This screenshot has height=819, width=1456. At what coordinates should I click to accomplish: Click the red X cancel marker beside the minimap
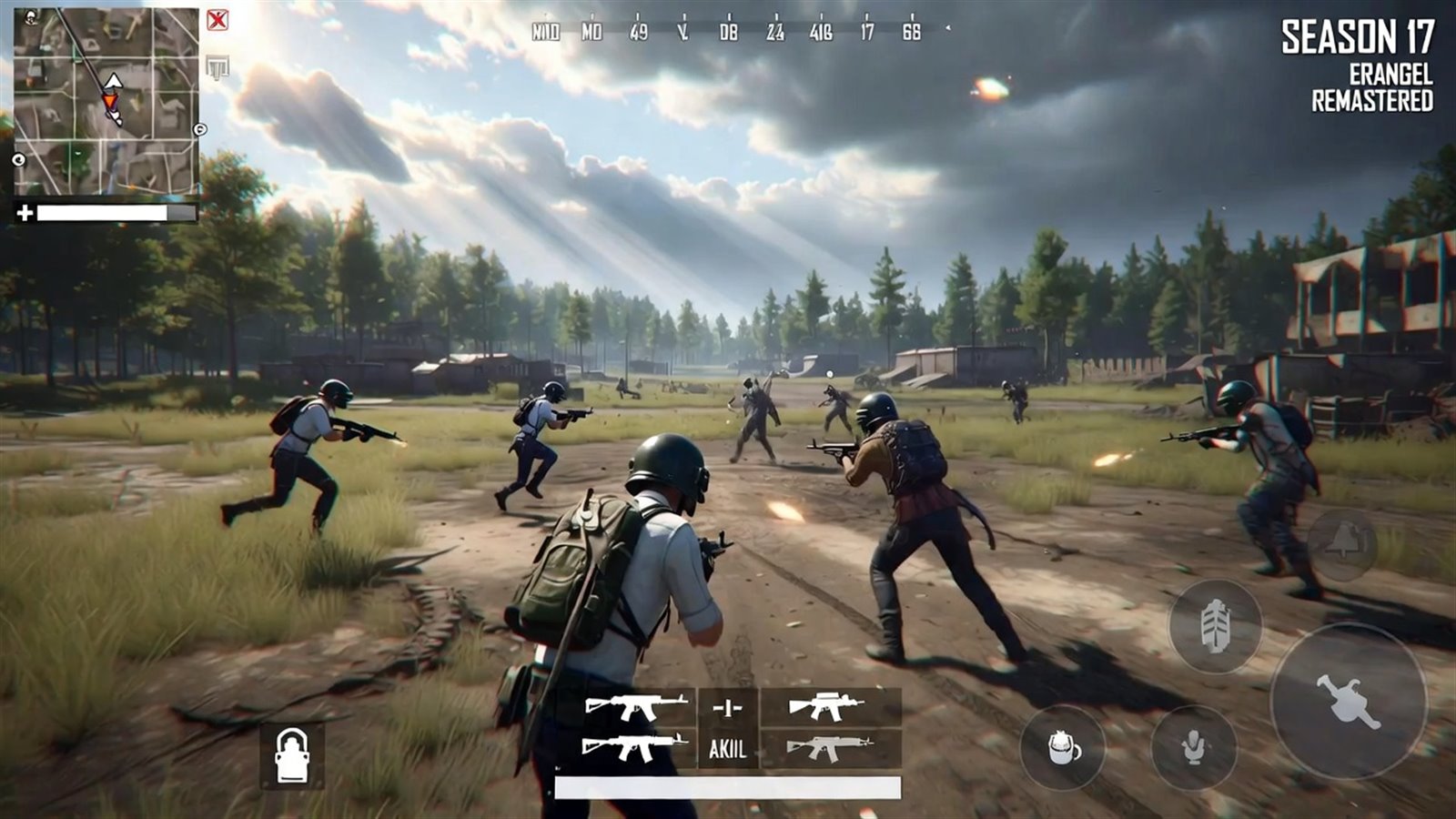click(x=217, y=19)
